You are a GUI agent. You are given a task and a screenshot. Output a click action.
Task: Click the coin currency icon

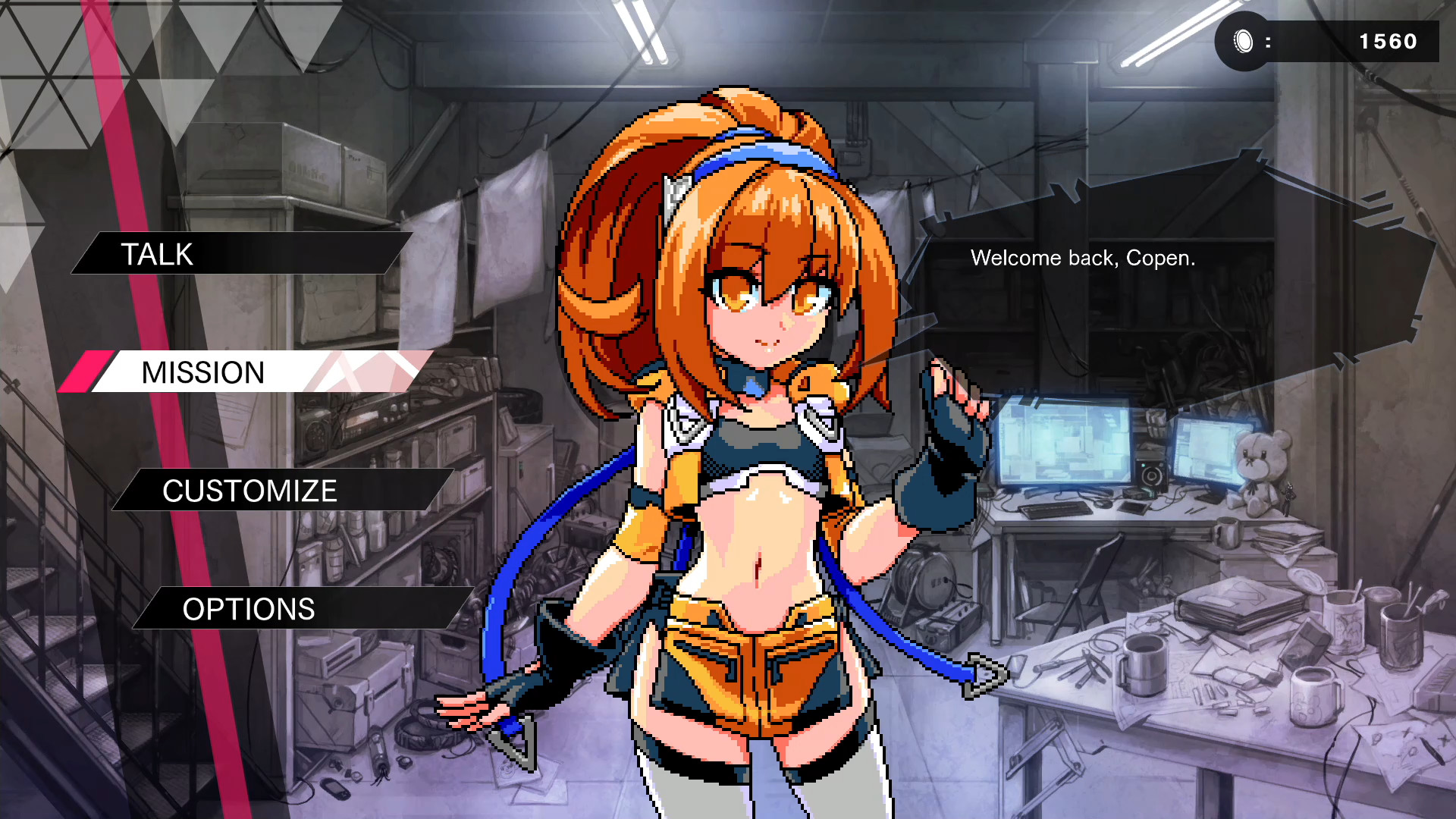[x=1242, y=42]
